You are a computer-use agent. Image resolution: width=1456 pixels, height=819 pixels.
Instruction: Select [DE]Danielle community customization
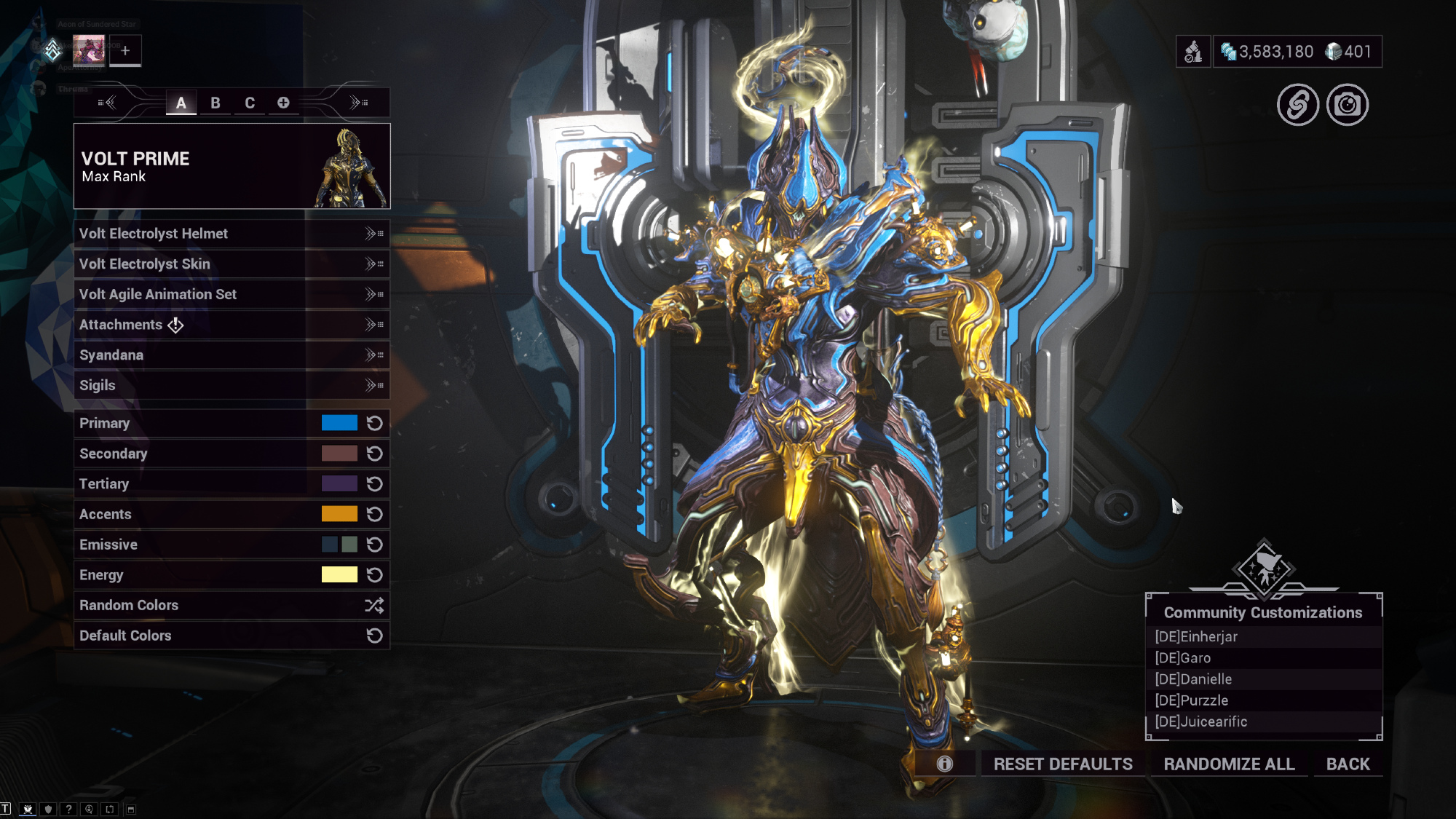coord(1193,679)
